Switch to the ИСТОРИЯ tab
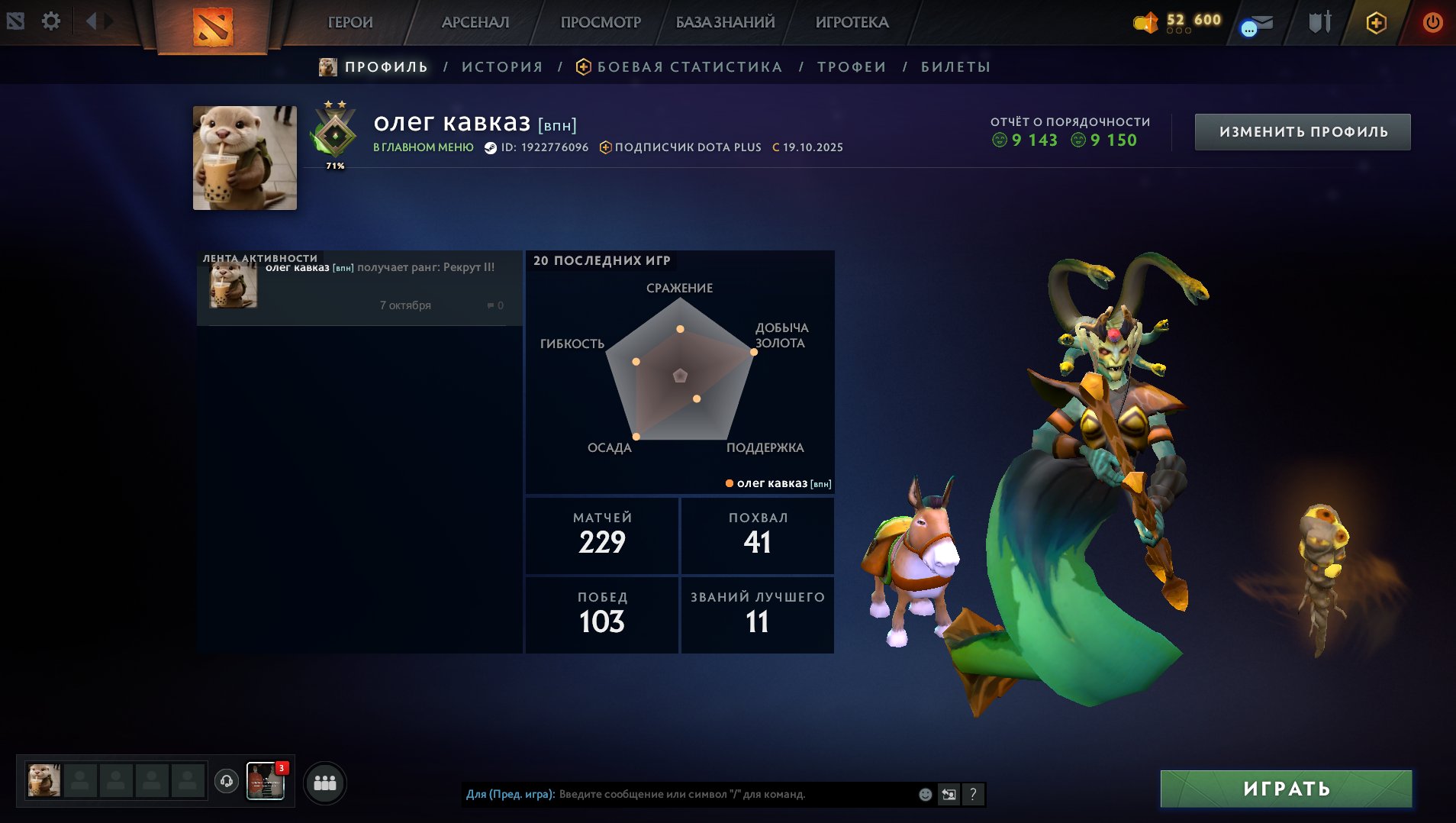The height and width of the screenshot is (823, 1456). (x=502, y=67)
